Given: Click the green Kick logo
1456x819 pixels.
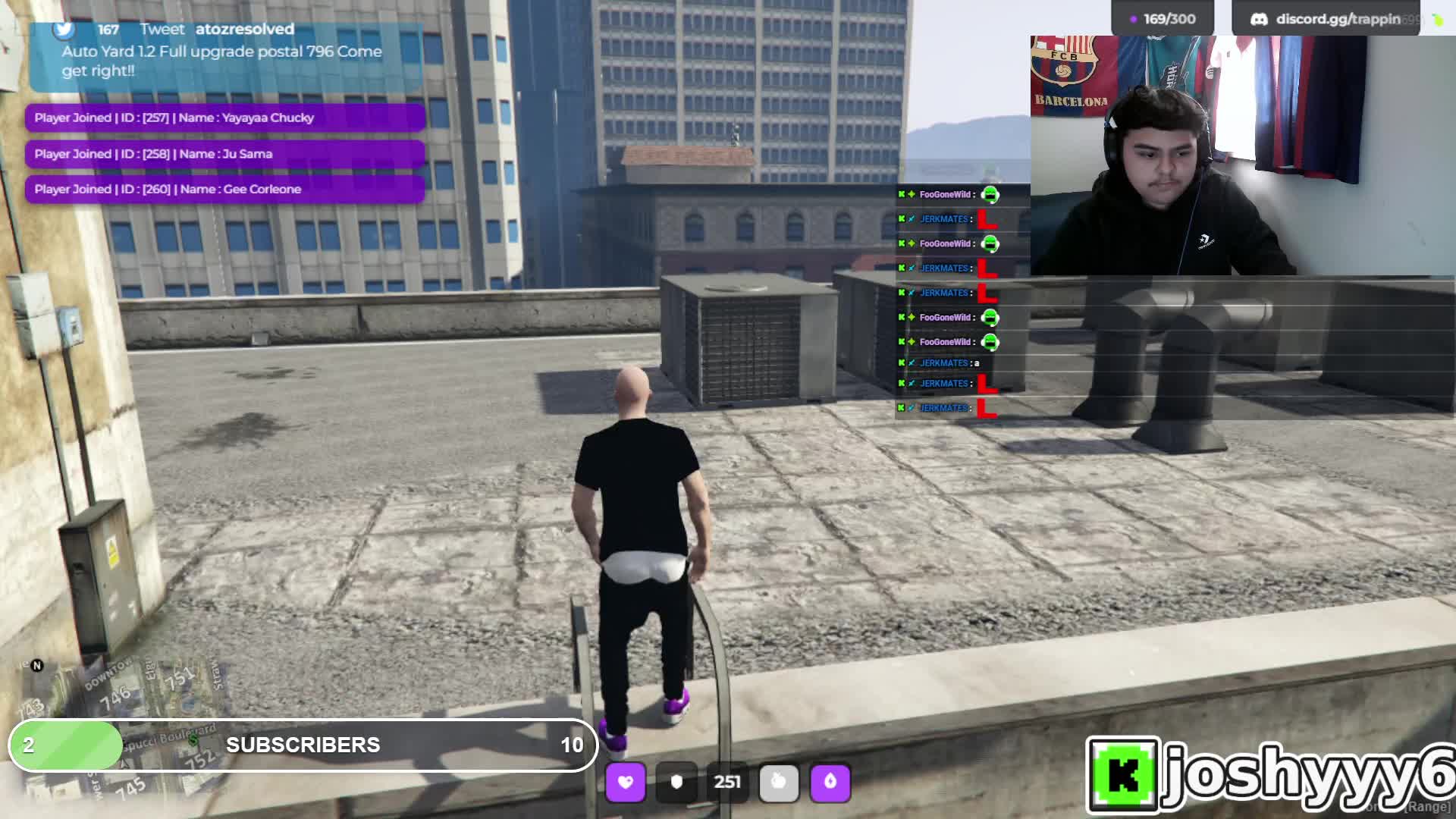Looking at the screenshot, I should 1123,775.
